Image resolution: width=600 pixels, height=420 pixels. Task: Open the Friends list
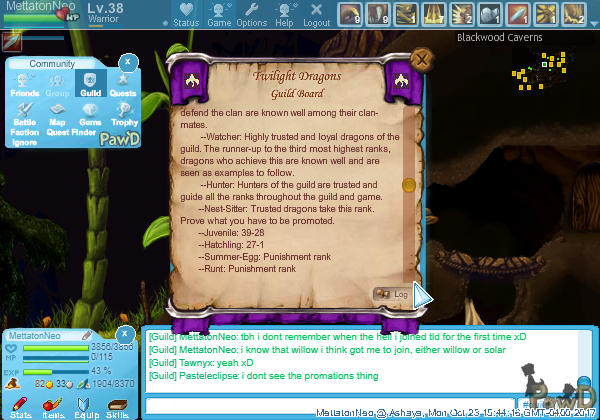pyautogui.click(x=25, y=84)
